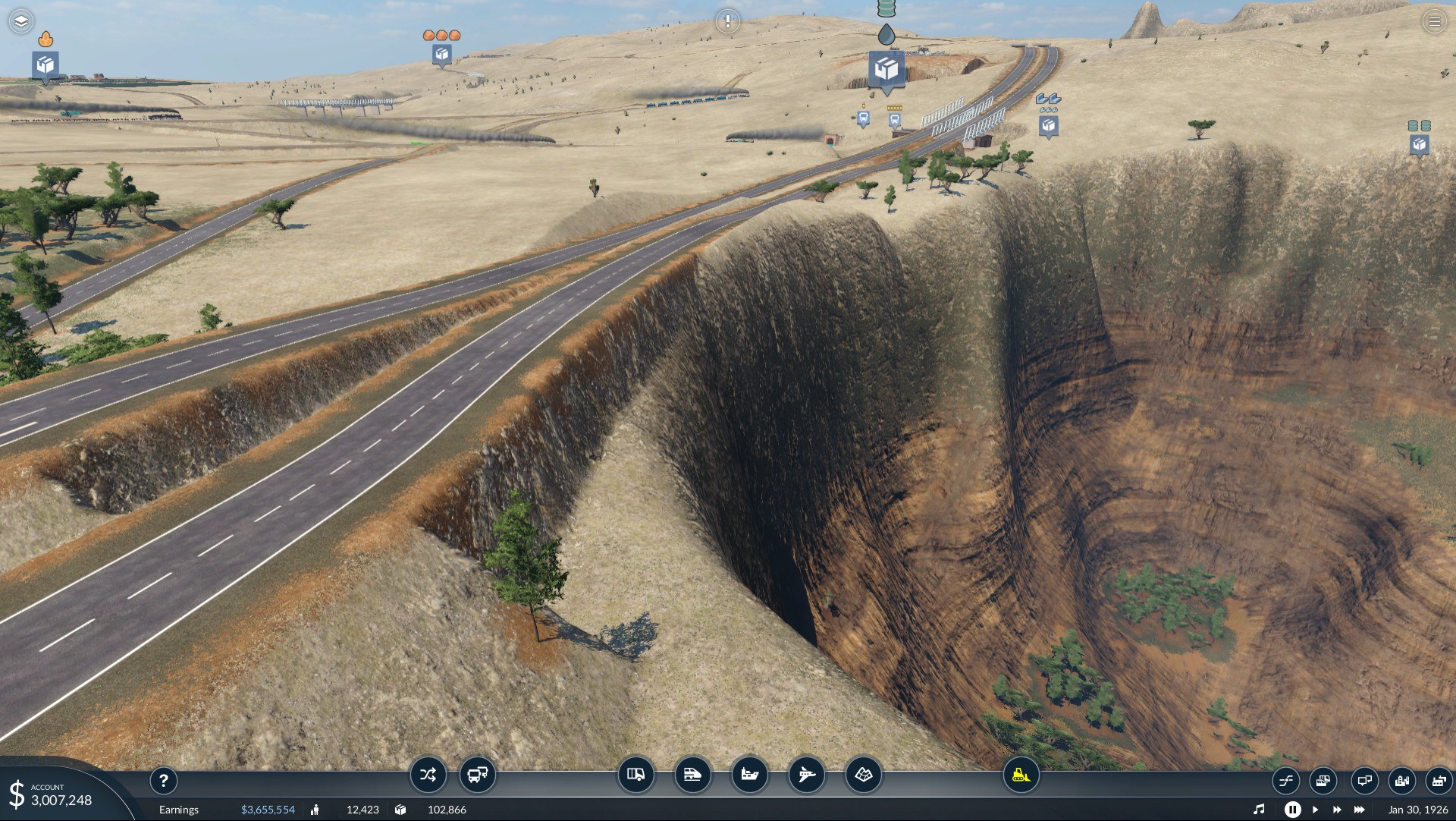The height and width of the screenshot is (821, 1456).
Task: Click the exclamation warning notification
Action: coord(727,21)
